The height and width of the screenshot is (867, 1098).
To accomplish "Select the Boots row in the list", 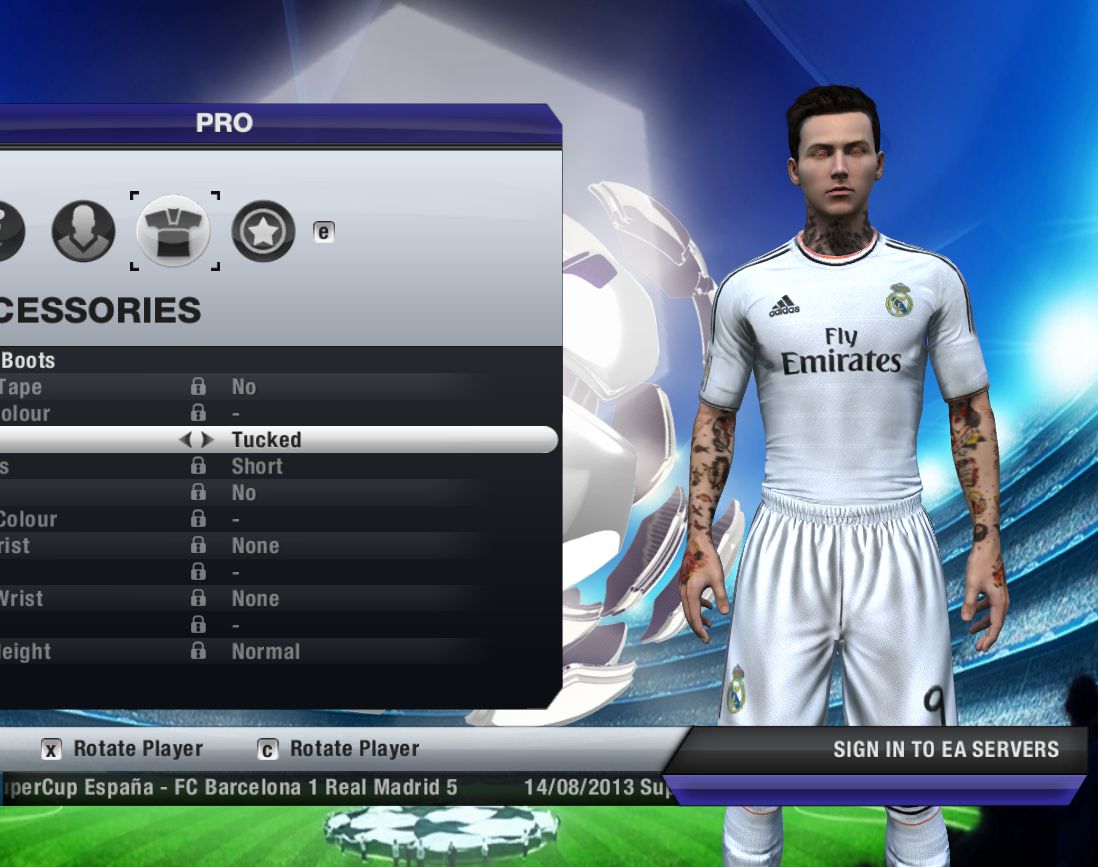I will click(28, 360).
